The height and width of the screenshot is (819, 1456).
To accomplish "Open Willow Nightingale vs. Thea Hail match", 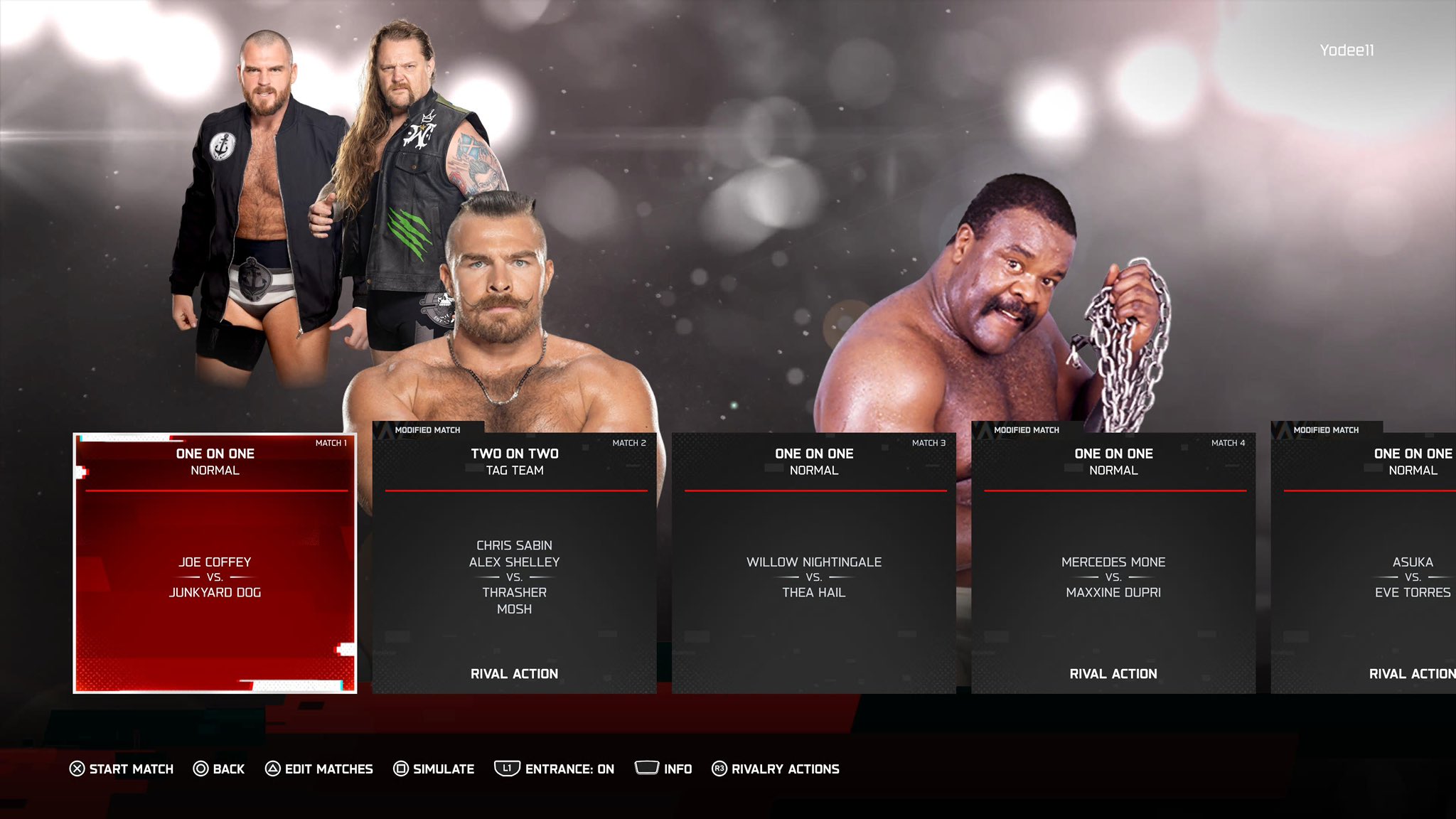I will pos(813,562).
